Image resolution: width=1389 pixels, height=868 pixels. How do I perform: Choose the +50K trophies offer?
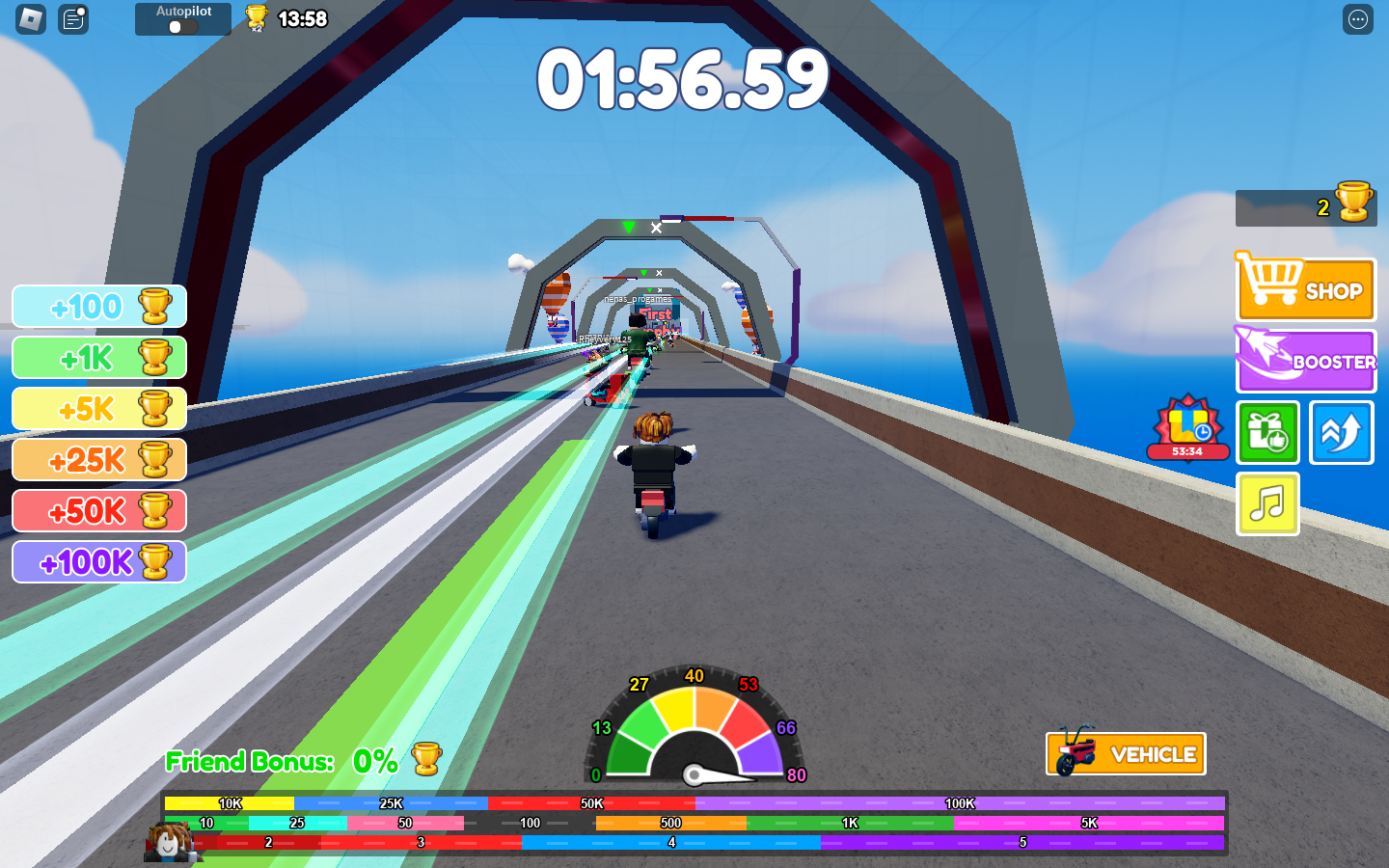click(x=99, y=511)
